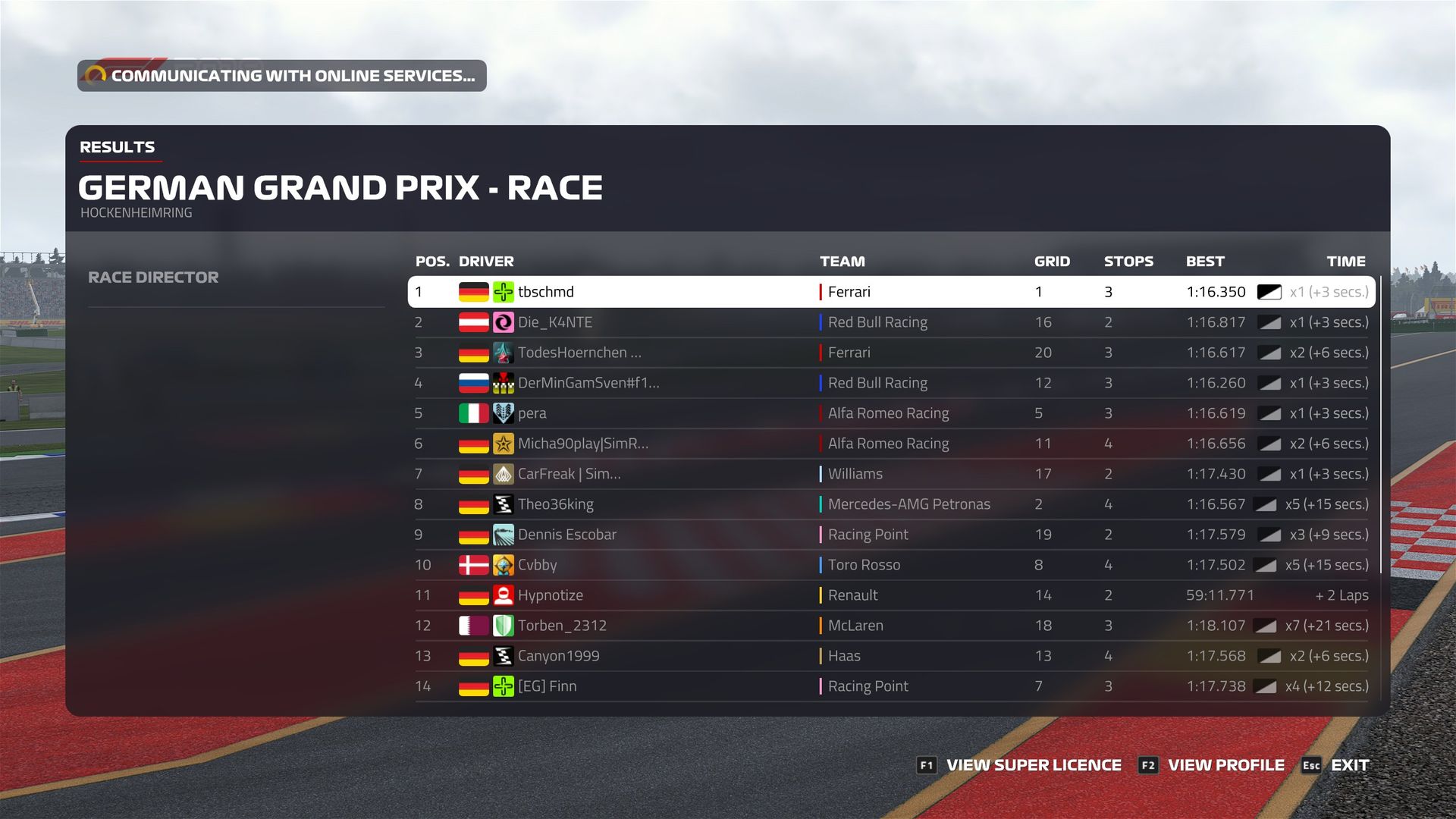Select tbschmd's first-place result row

coord(891,292)
